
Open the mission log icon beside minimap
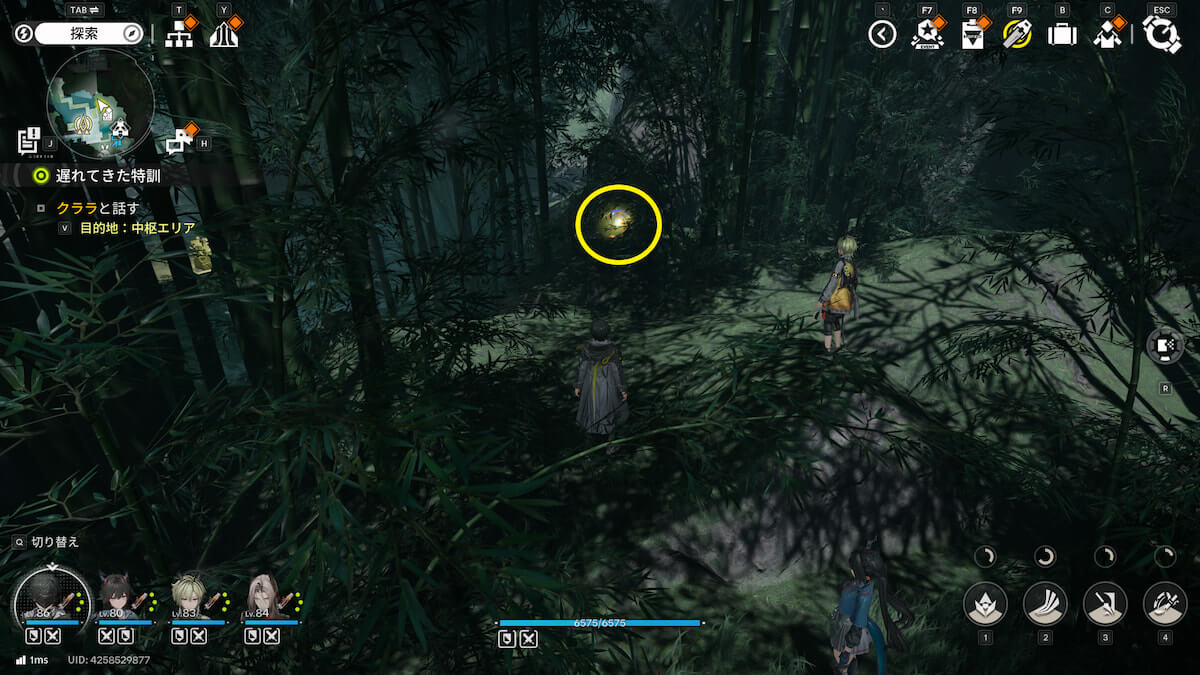tap(29, 141)
